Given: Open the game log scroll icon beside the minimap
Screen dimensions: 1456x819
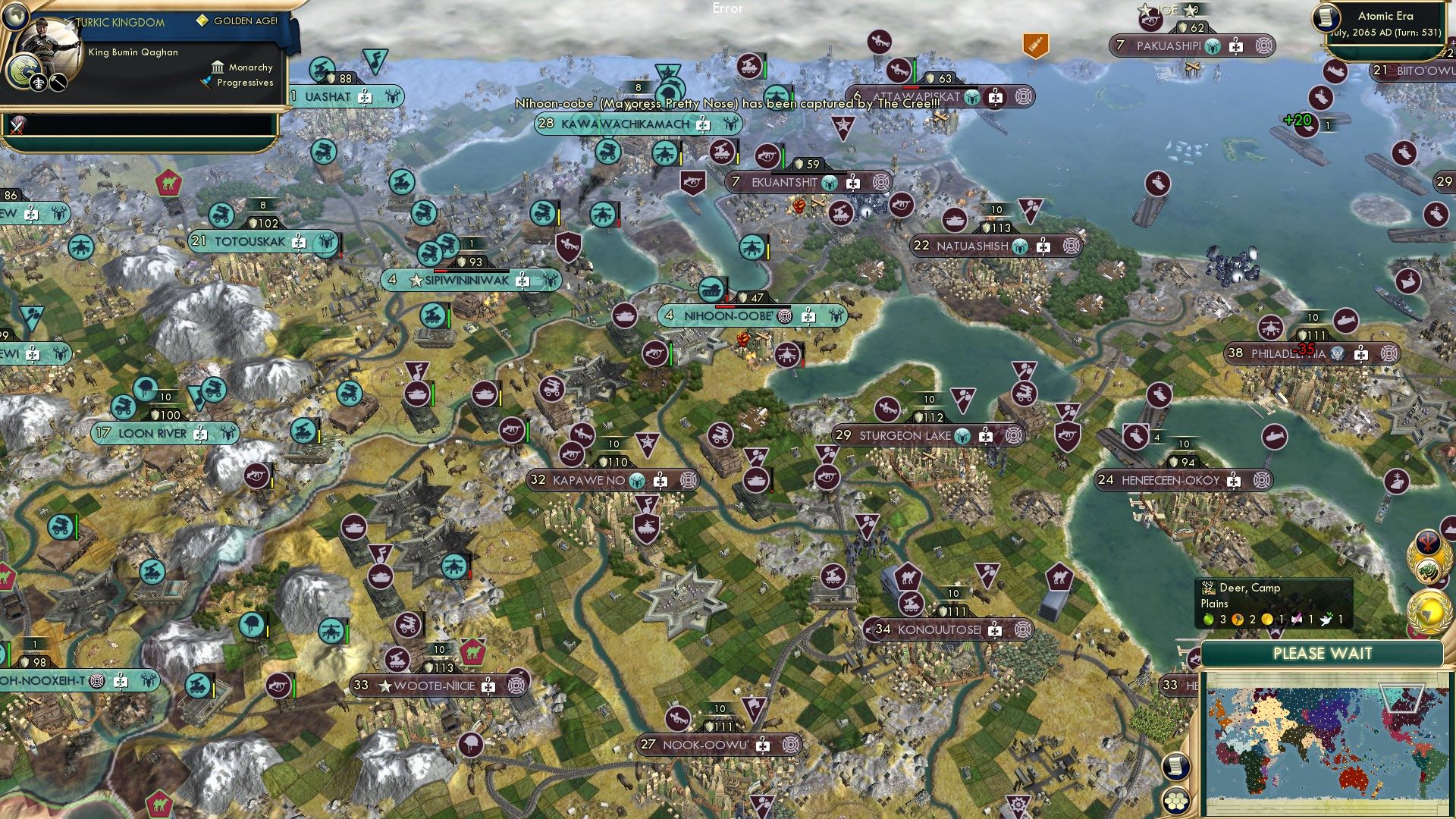Looking at the screenshot, I should [x=1175, y=767].
